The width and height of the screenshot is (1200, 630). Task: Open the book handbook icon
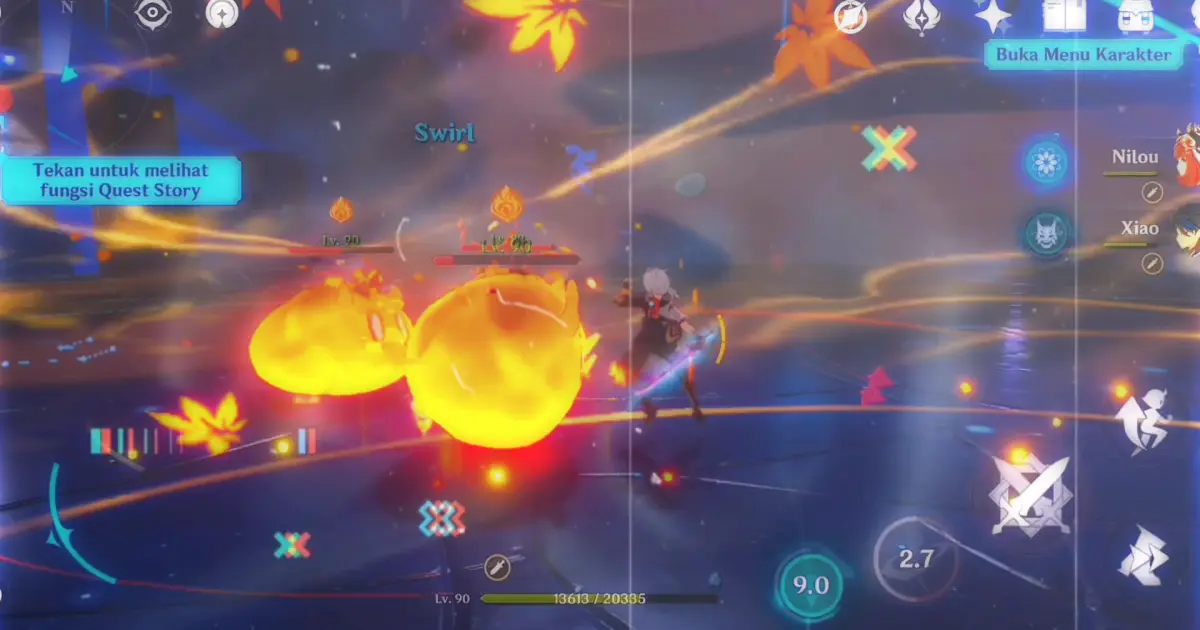(x=1063, y=14)
